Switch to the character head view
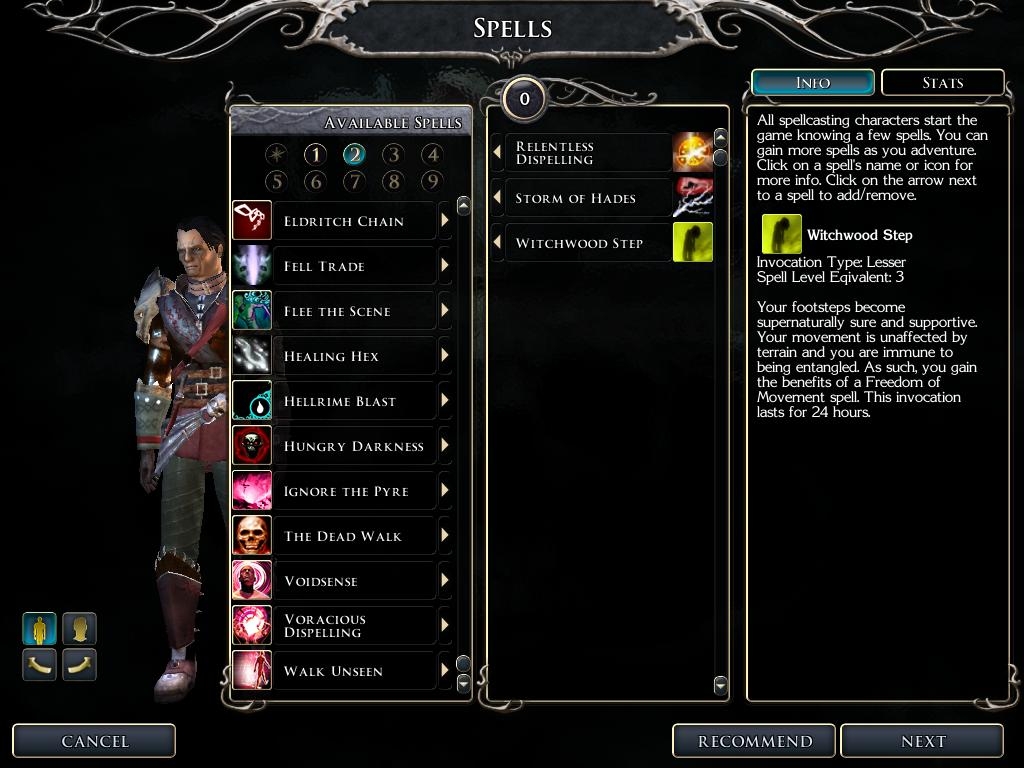Image resolution: width=1024 pixels, height=768 pixels. 80,629
